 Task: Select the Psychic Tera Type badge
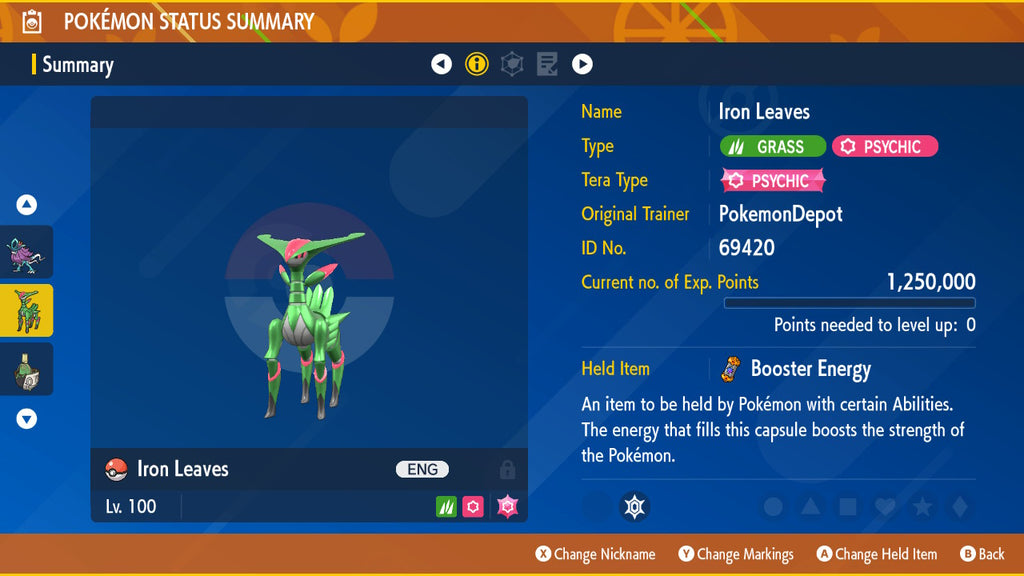[x=773, y=181]
